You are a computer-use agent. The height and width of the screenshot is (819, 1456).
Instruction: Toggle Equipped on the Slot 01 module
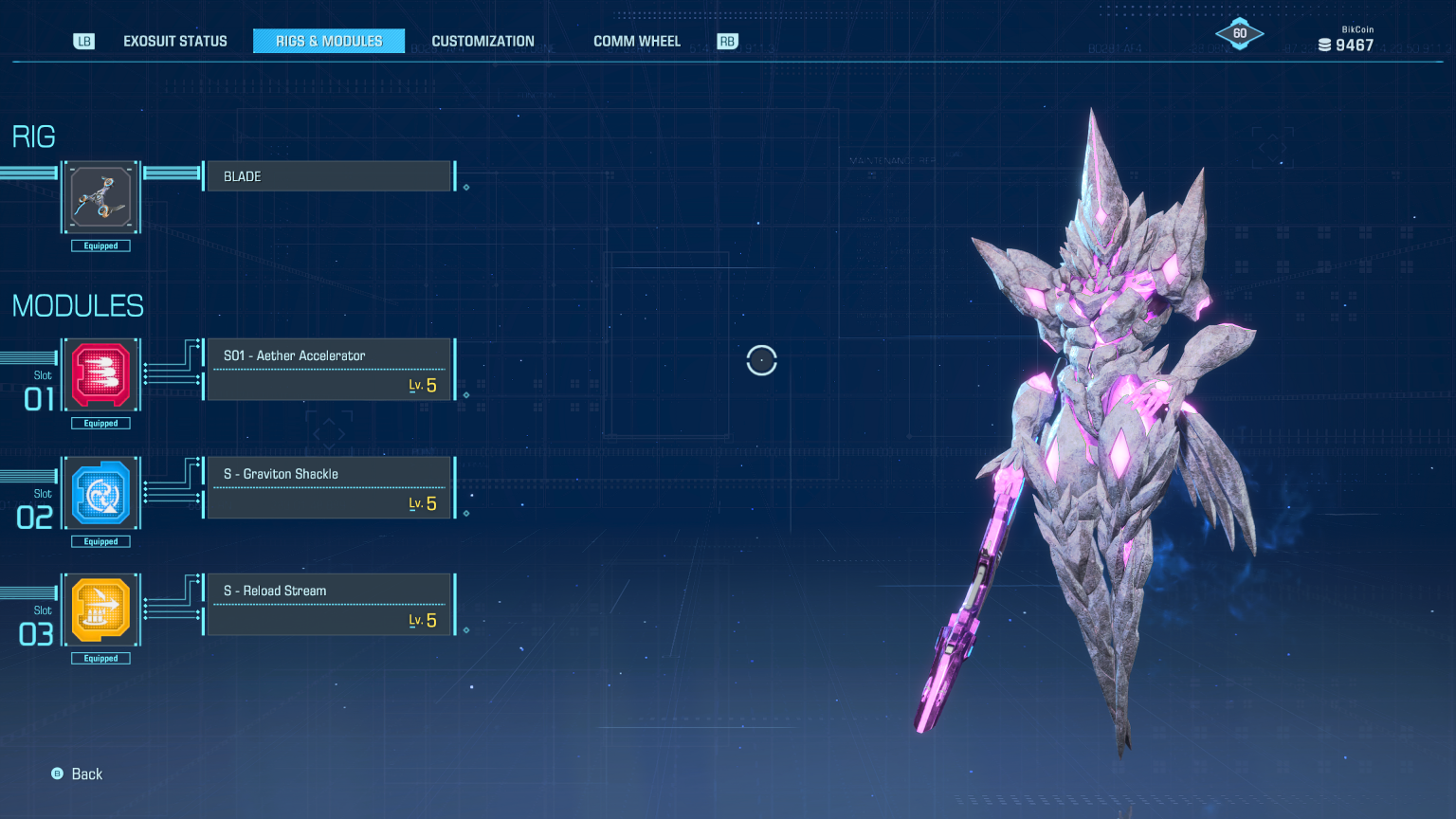tap(100, 423)
